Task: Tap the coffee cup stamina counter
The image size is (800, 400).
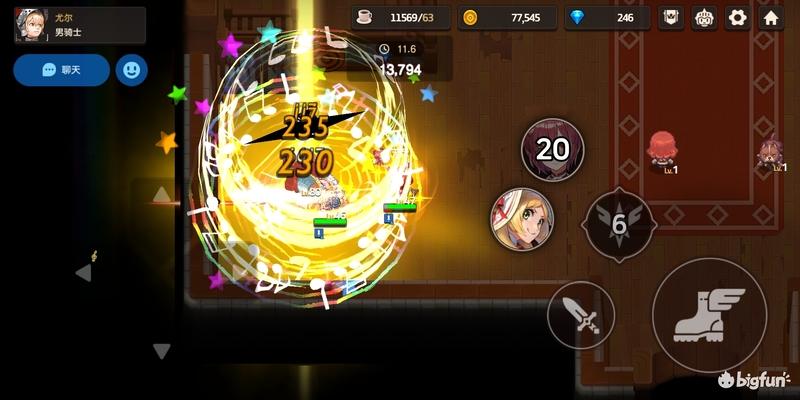Action: [x=401, y=18]
